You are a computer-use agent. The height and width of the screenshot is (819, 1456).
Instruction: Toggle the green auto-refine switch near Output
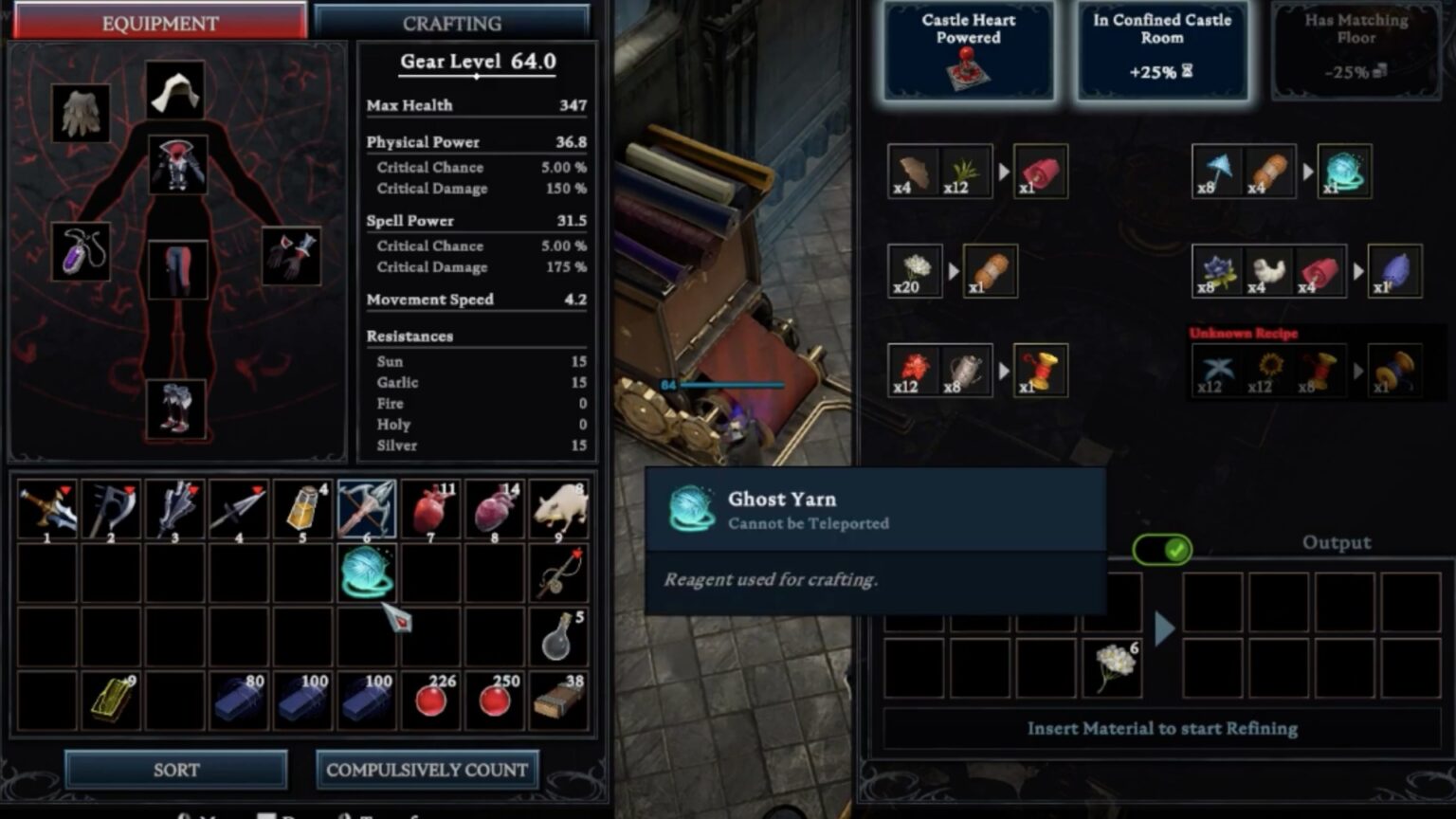1160,550
